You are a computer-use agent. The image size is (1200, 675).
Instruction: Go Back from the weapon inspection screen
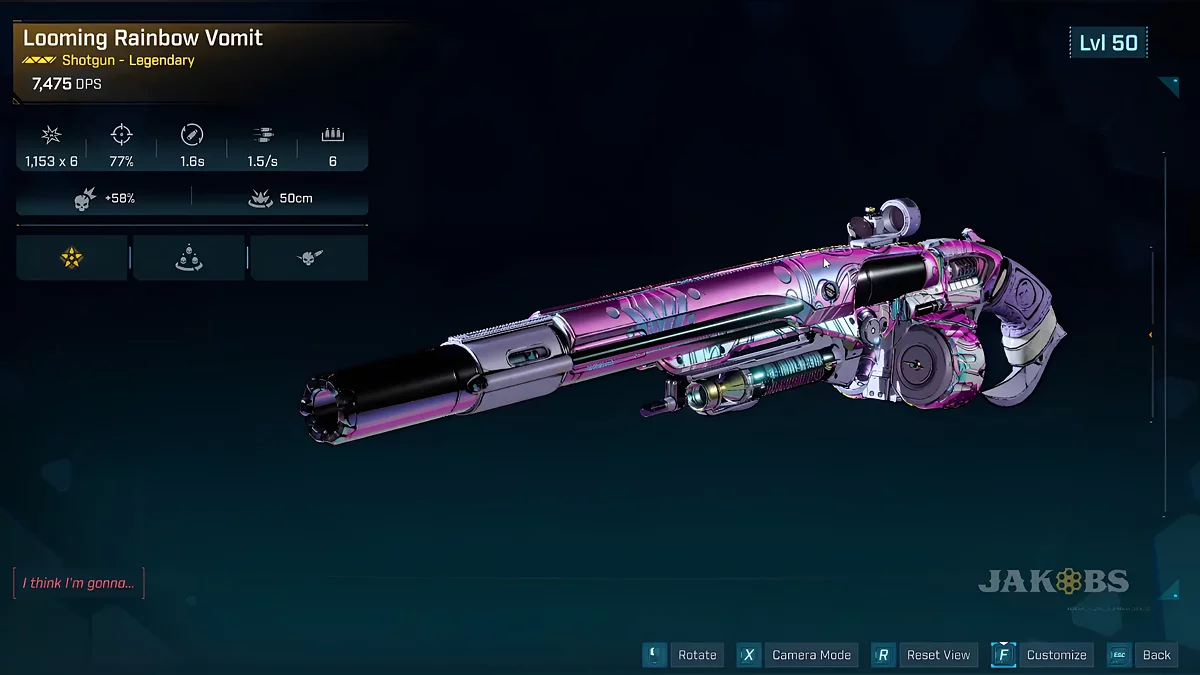pyautogui.click(x=1156, y=655)
